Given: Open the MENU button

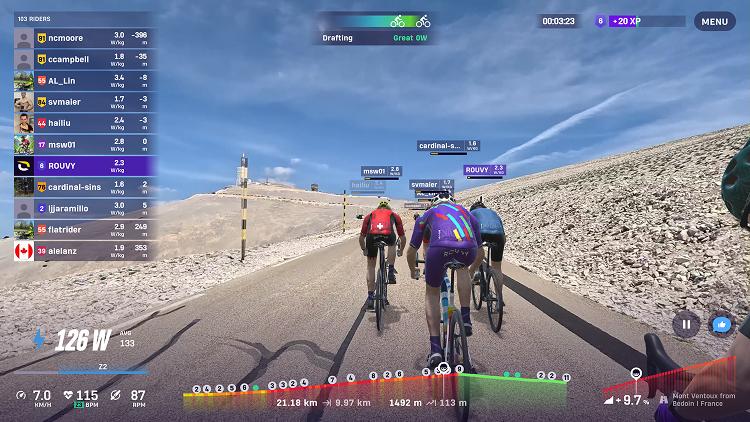Looking at the screenshot, I should pos(714,21).
